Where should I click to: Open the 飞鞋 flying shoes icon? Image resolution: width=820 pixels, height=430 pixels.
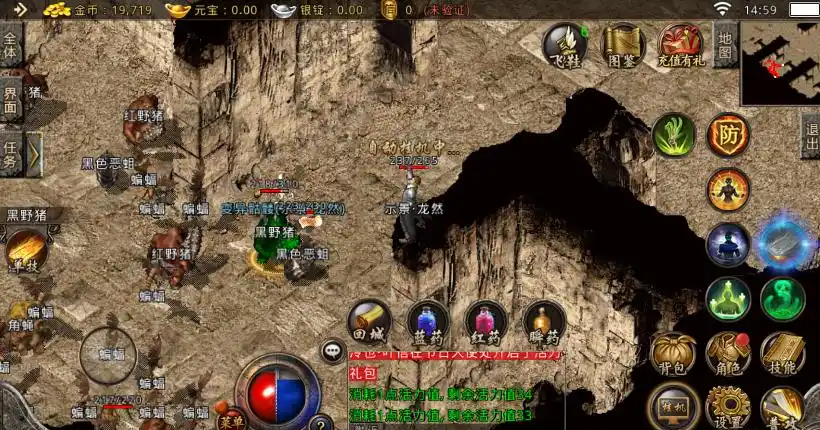[x=564, y=46]
